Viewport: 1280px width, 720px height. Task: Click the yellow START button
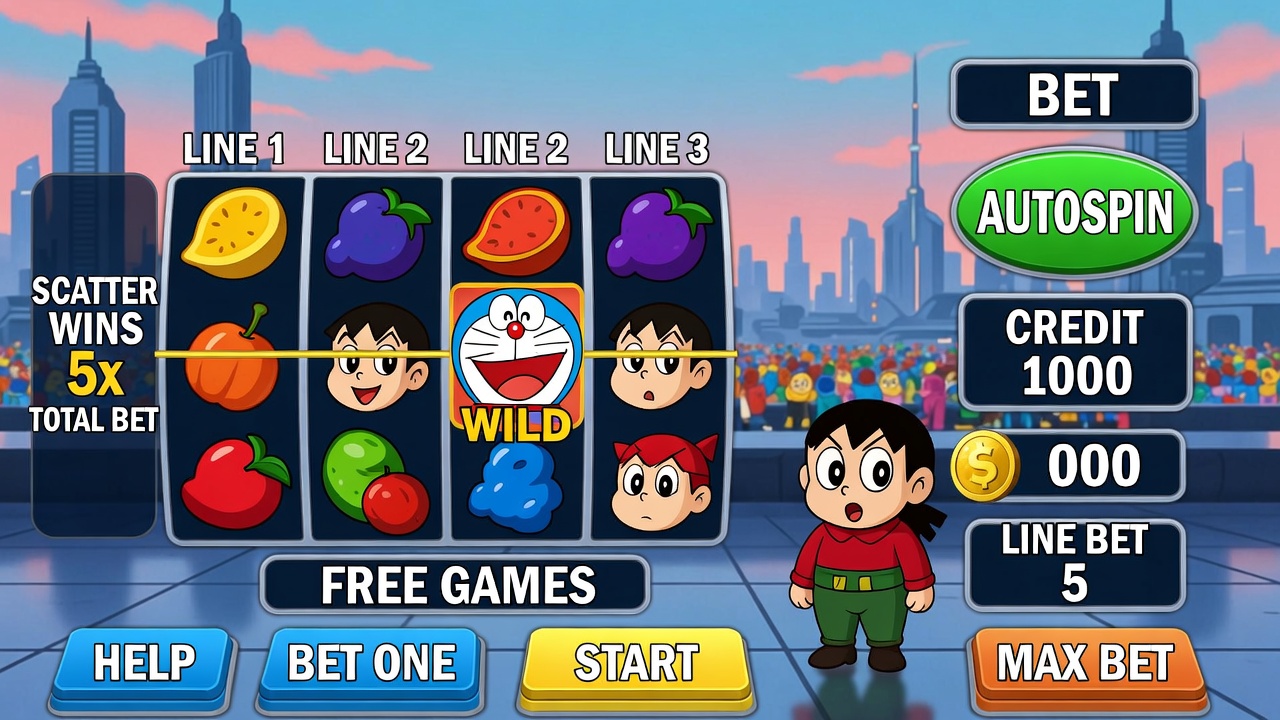click(637, 663)
